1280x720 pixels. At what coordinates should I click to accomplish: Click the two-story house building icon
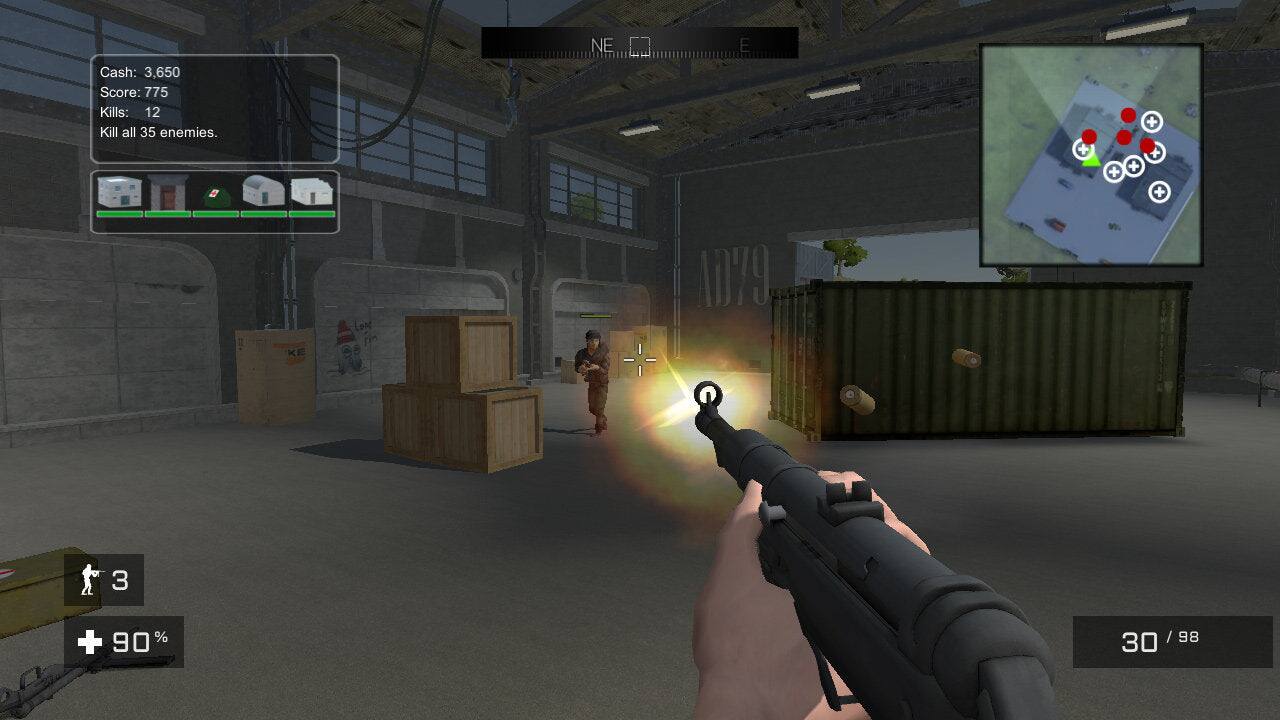click(x=118, y=190)
